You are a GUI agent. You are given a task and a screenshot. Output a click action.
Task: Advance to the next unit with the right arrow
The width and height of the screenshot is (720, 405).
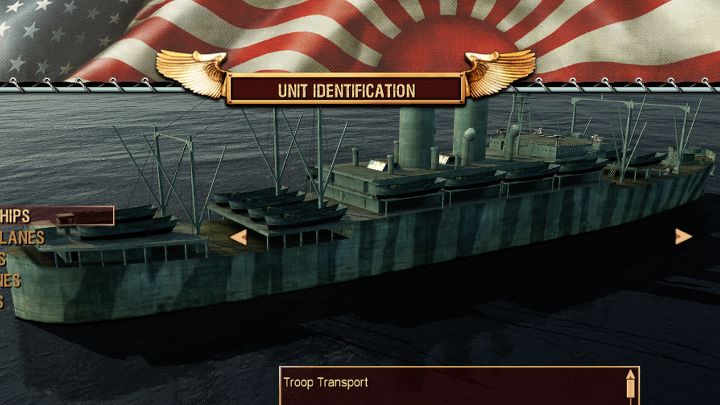point(683,237)
